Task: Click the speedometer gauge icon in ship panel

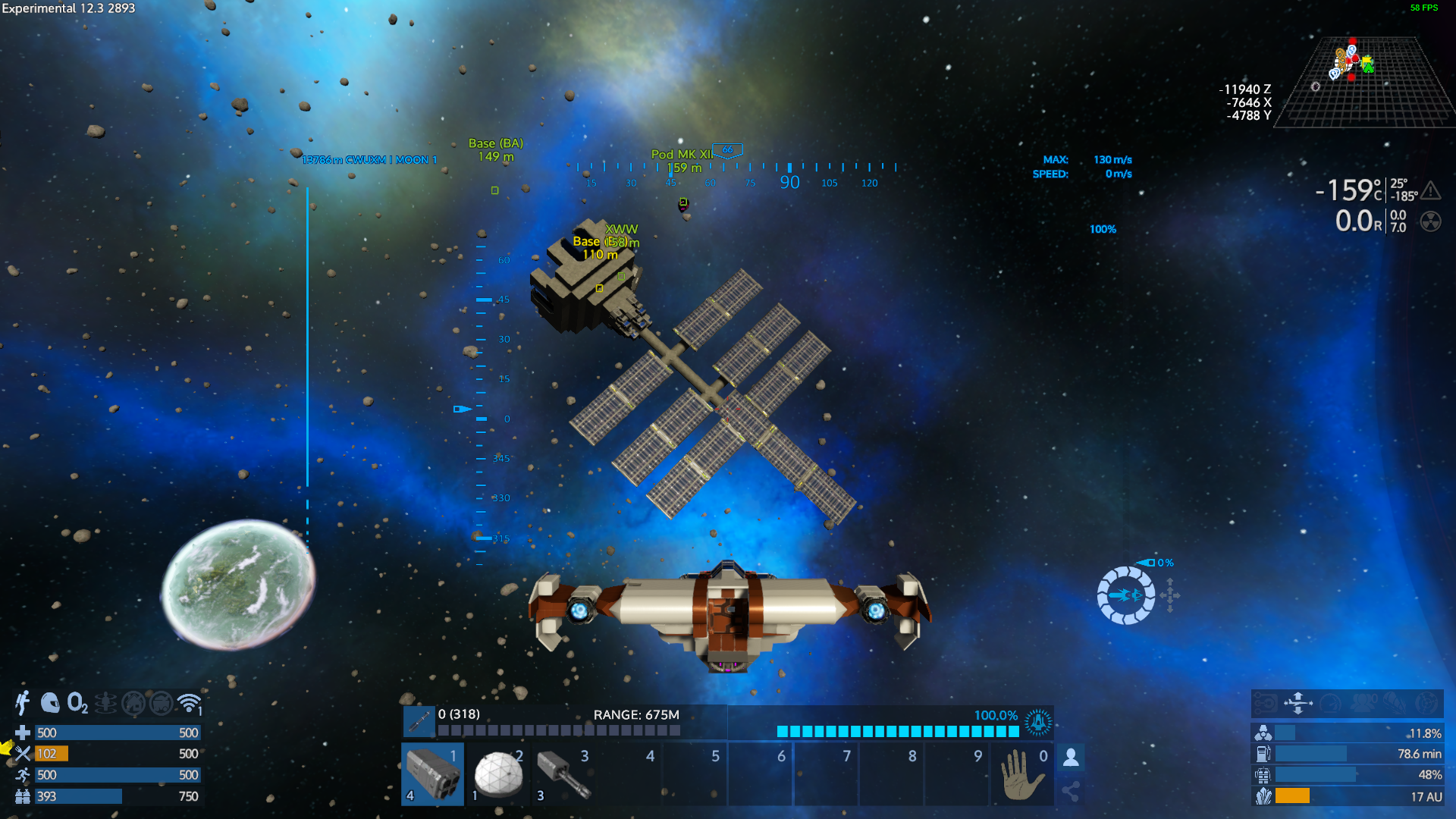Action: (1330, 703)
